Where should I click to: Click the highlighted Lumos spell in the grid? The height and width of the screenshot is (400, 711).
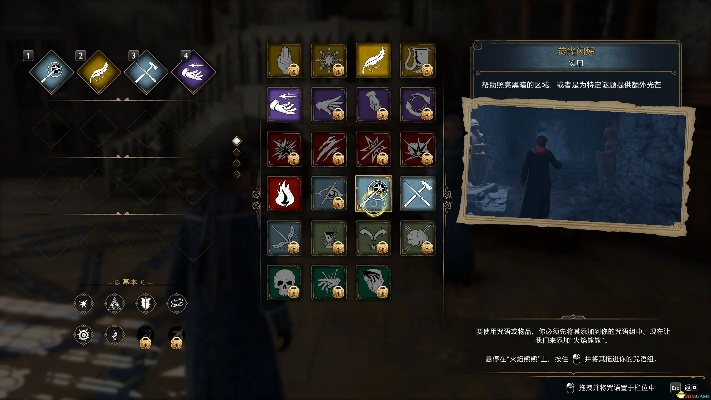[x=373, y=192]
